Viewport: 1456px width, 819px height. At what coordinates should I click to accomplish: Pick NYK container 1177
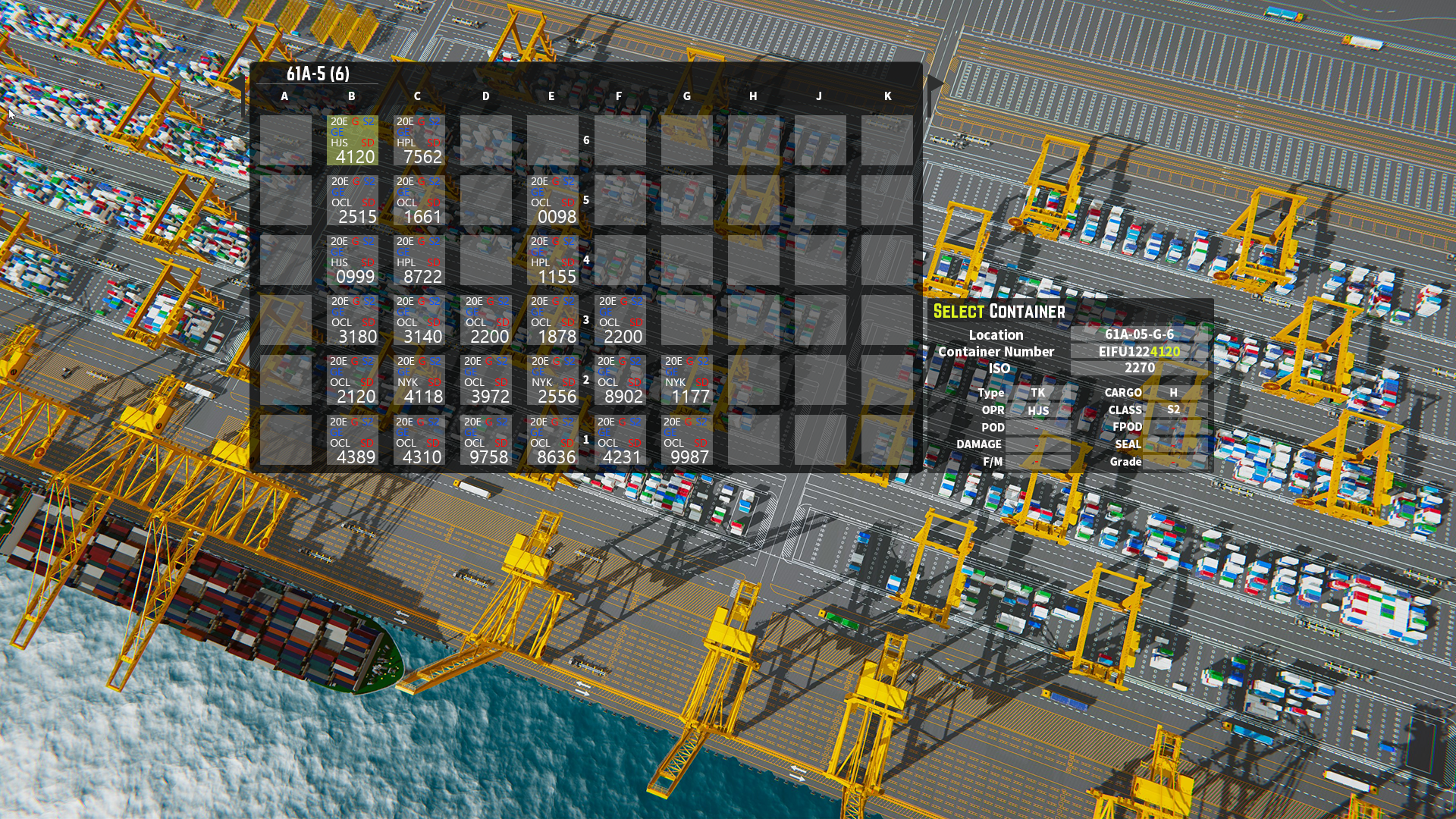pos(686,380)
